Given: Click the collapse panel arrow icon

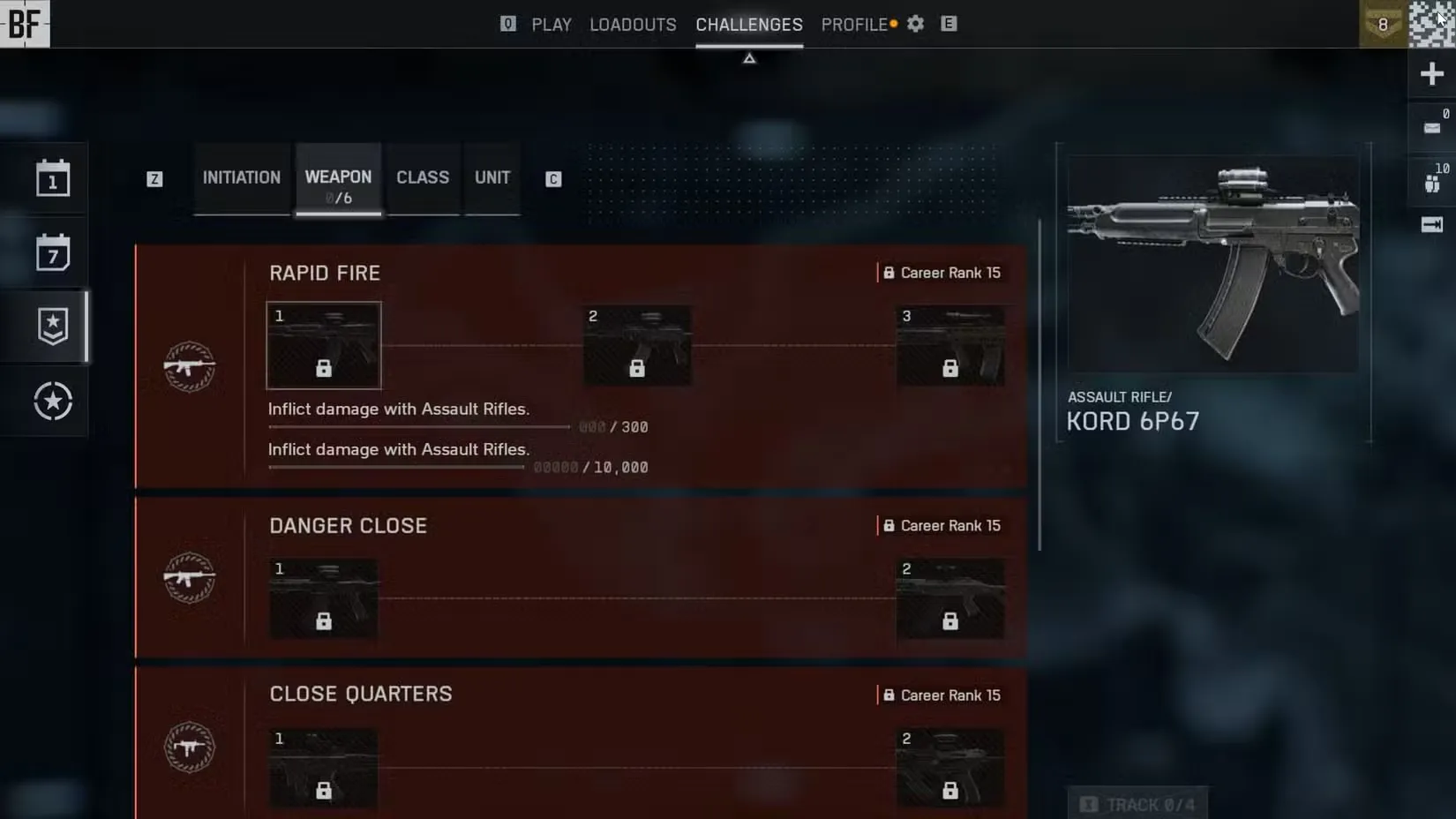Looking at the screenshot, I should (1431, 225).
